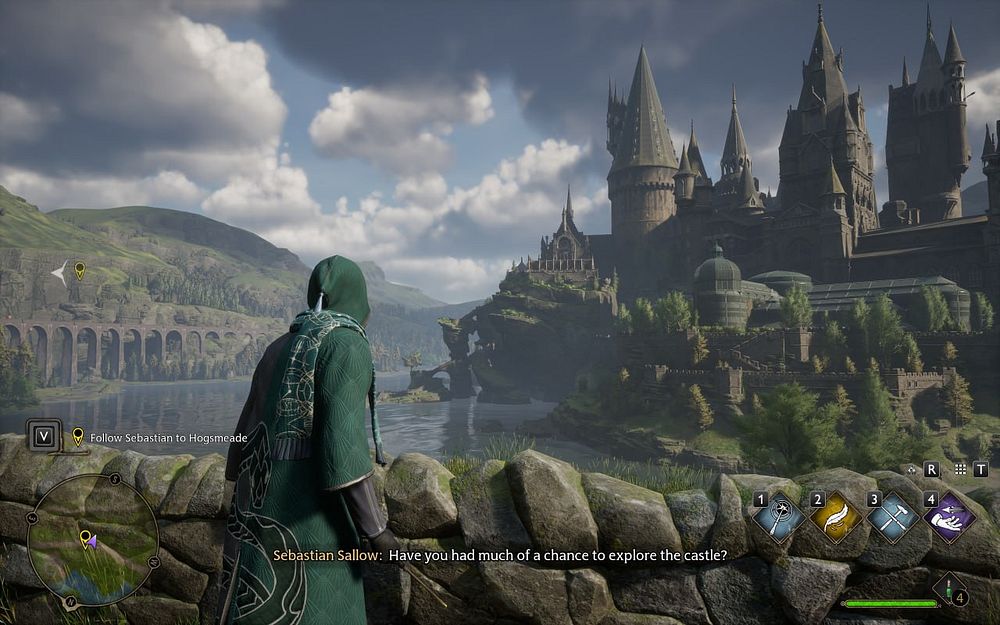Cast the yellow feather Levioso spell
This screenshot has height=625, width=1000.
(x=835, y=517)
